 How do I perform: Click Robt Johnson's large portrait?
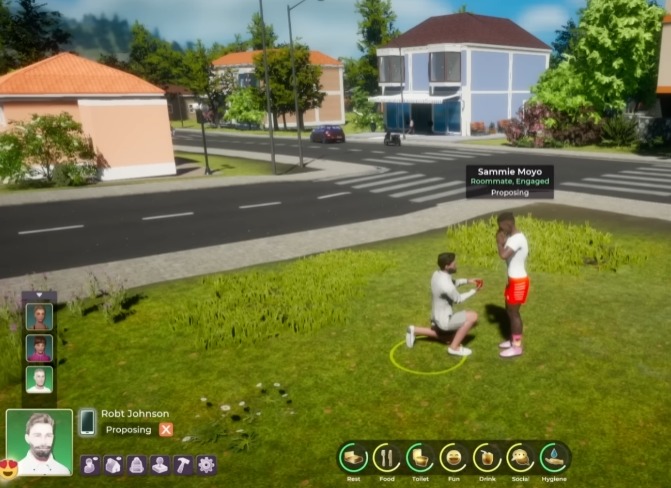39,441
